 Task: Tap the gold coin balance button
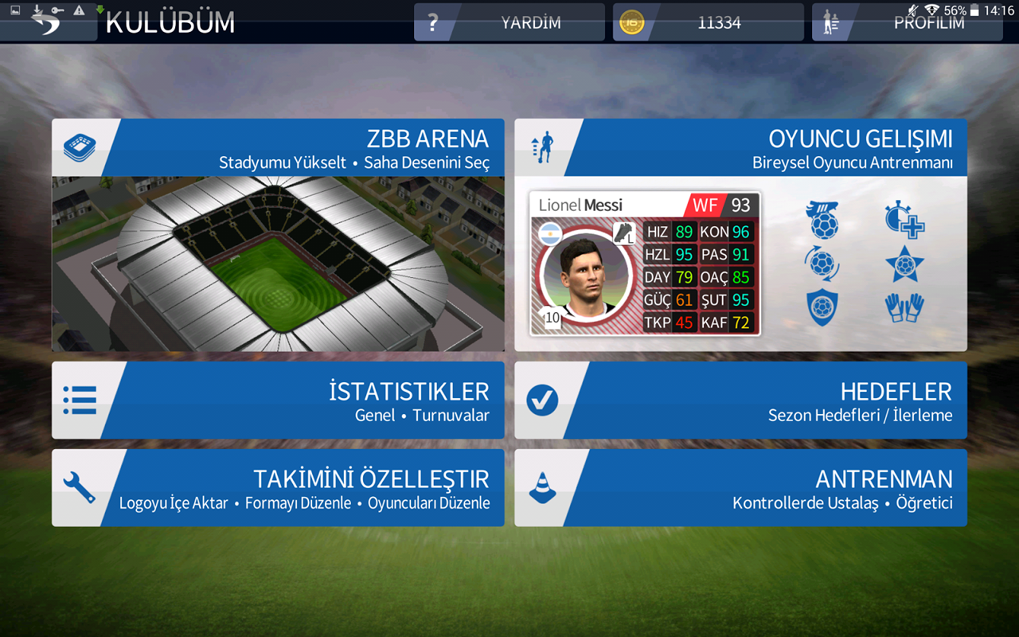tap(708, 22)
